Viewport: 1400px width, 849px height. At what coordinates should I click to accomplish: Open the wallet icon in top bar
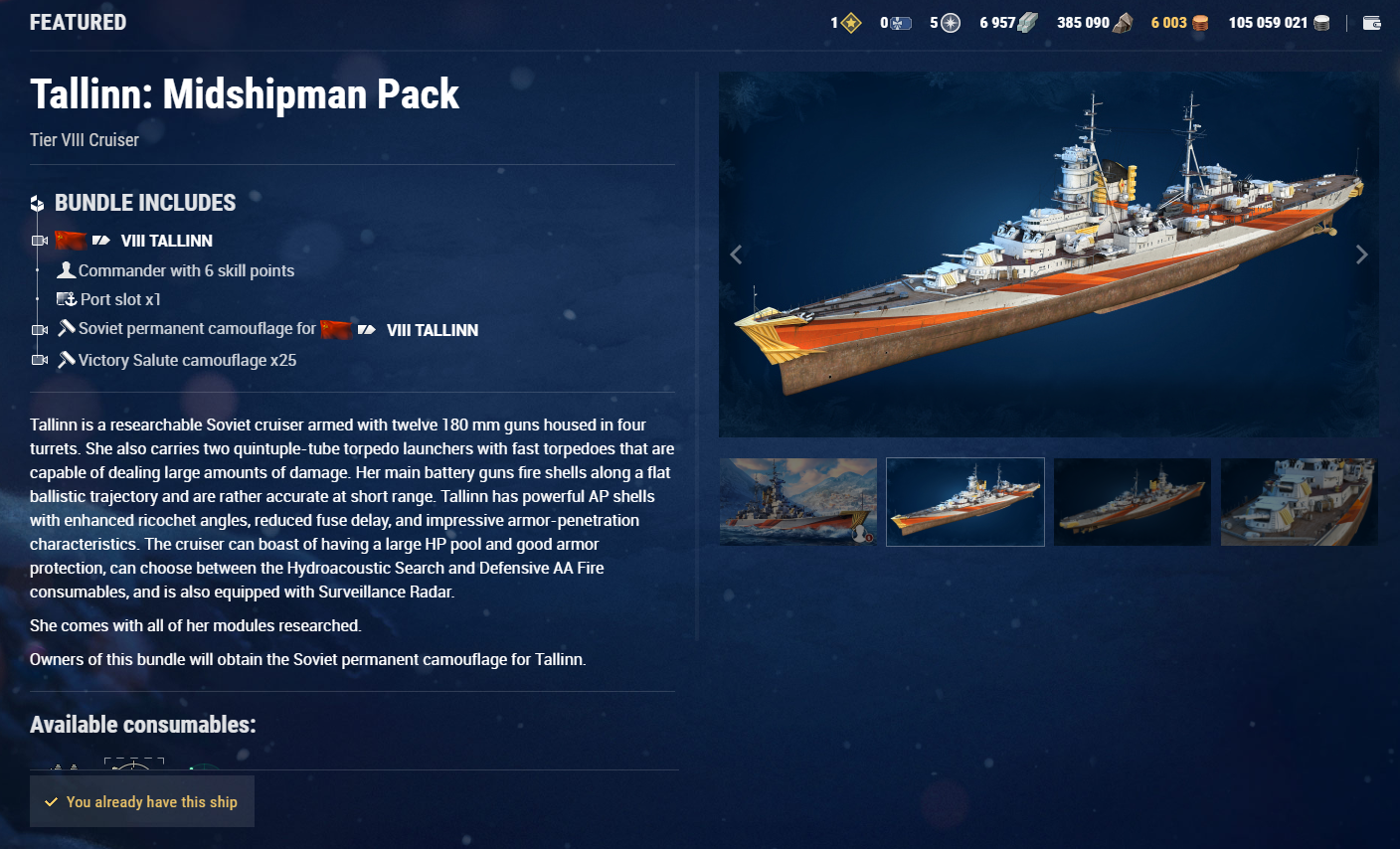[1372, 23]
